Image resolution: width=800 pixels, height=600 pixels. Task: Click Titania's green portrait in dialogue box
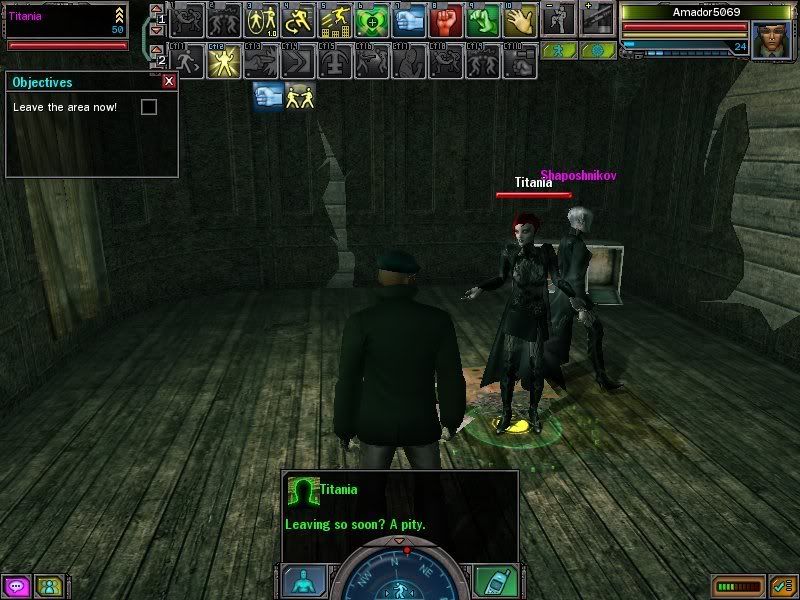click(301, 491)
